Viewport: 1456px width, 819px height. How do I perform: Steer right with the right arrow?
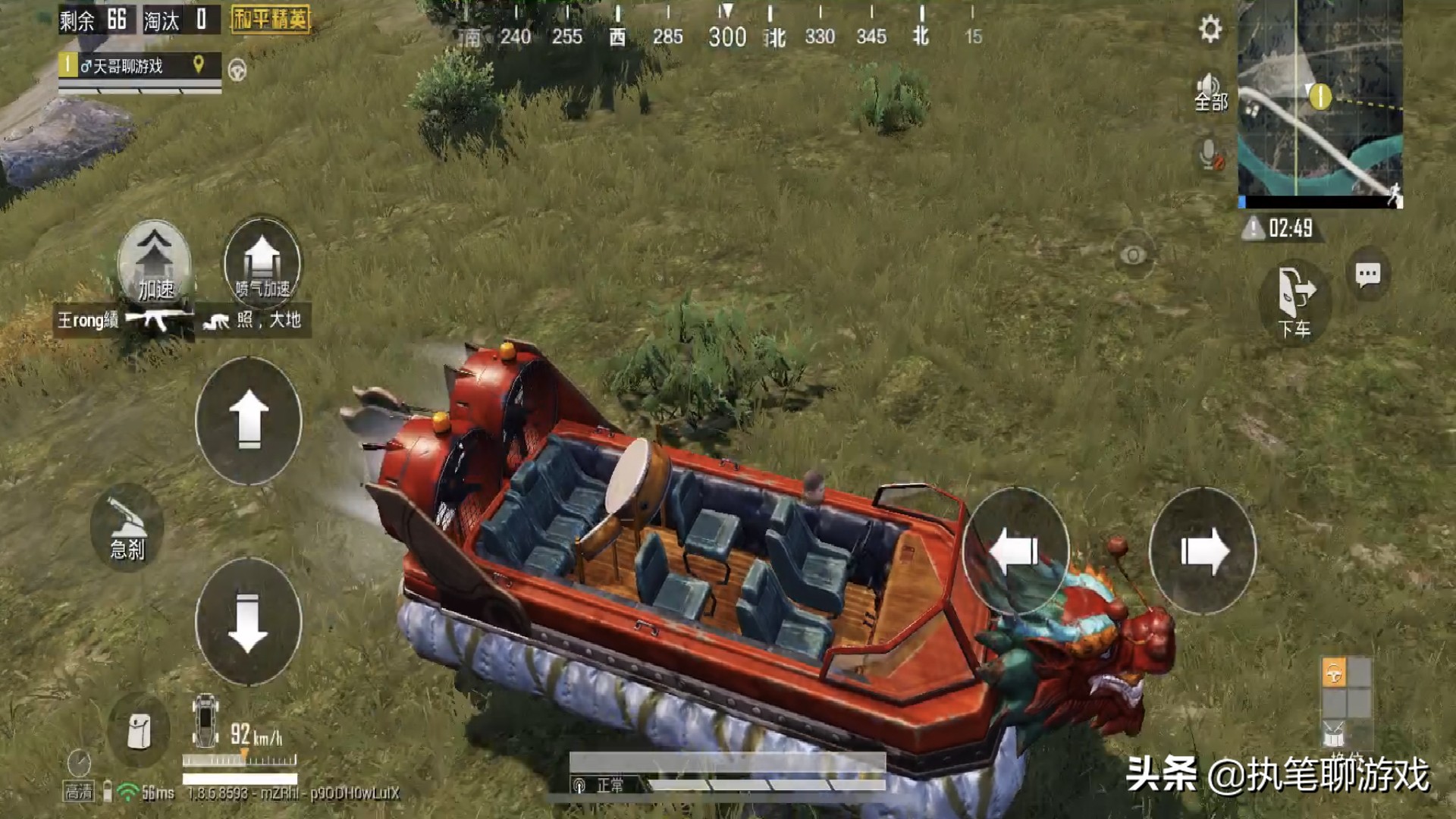pyautogui.click(x=1202, y=551)
